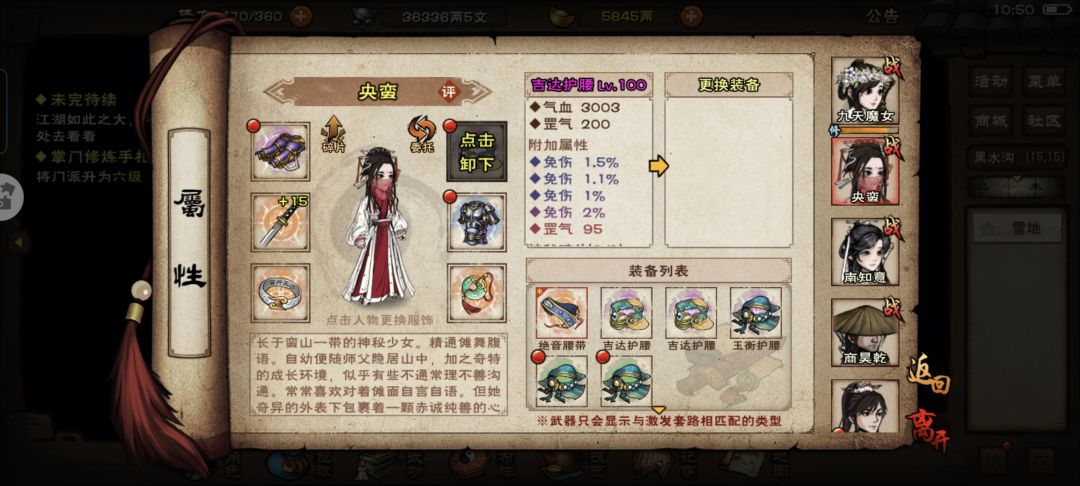Select the +15 dagger weapon slot

tap(280, 221)
